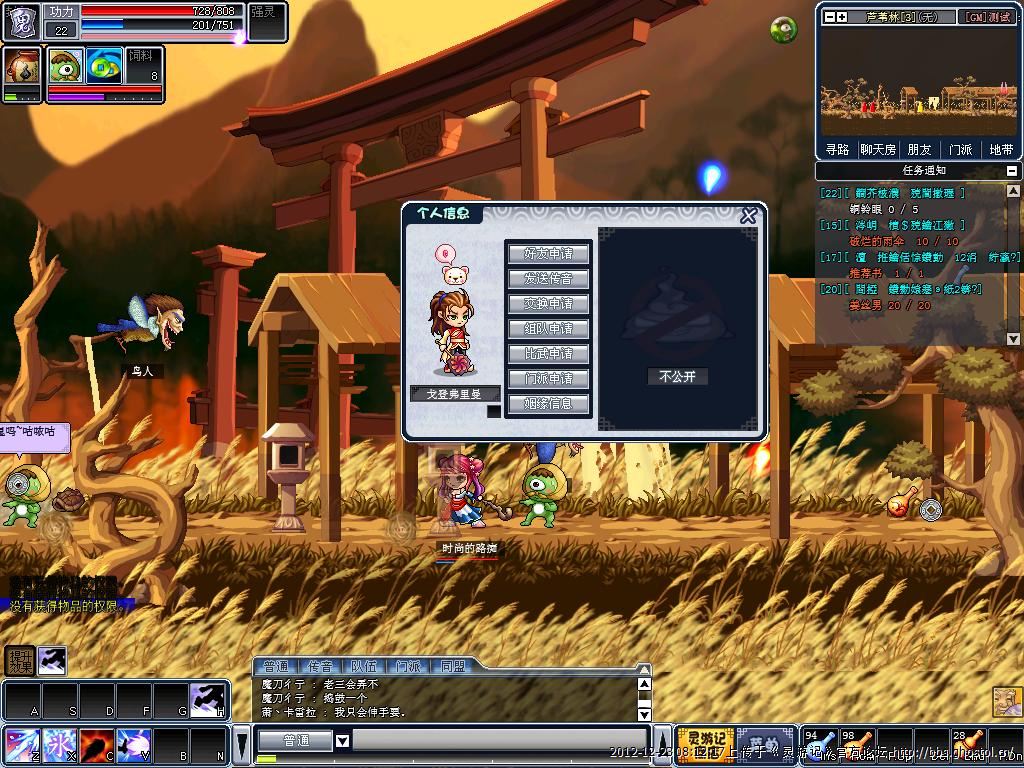Open the 朋友 friends list

(919, 149)
